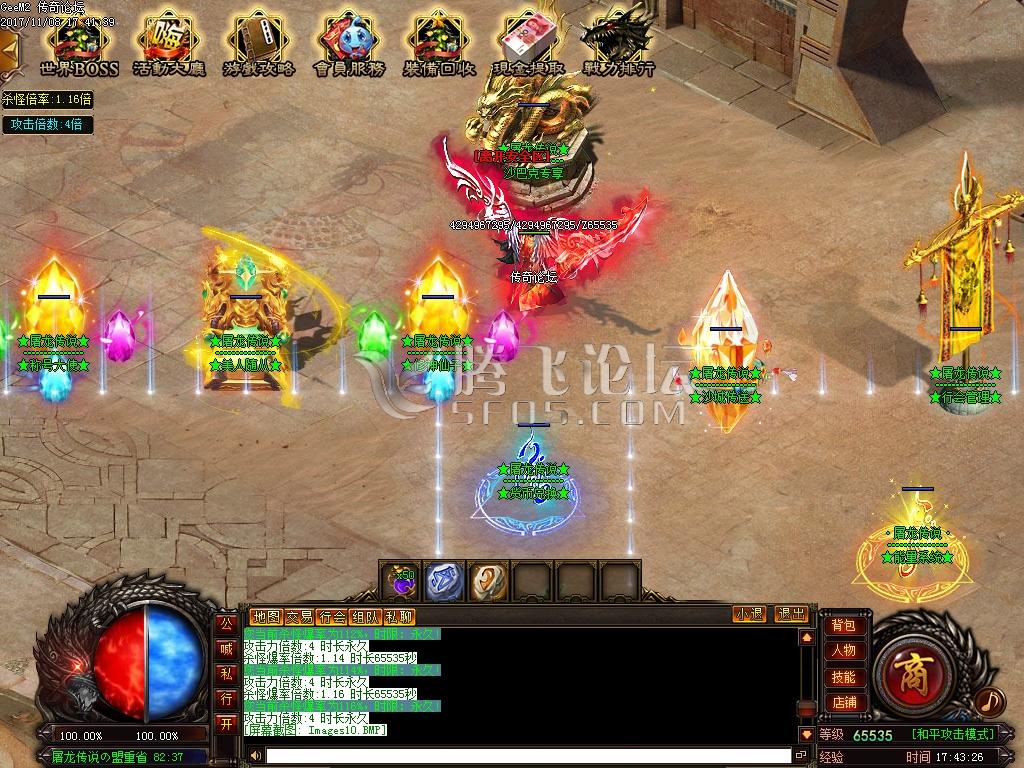The image size is (1024, 768).
Task: Collapse the top menu with the gold arrow
Action: pos(9,47)
